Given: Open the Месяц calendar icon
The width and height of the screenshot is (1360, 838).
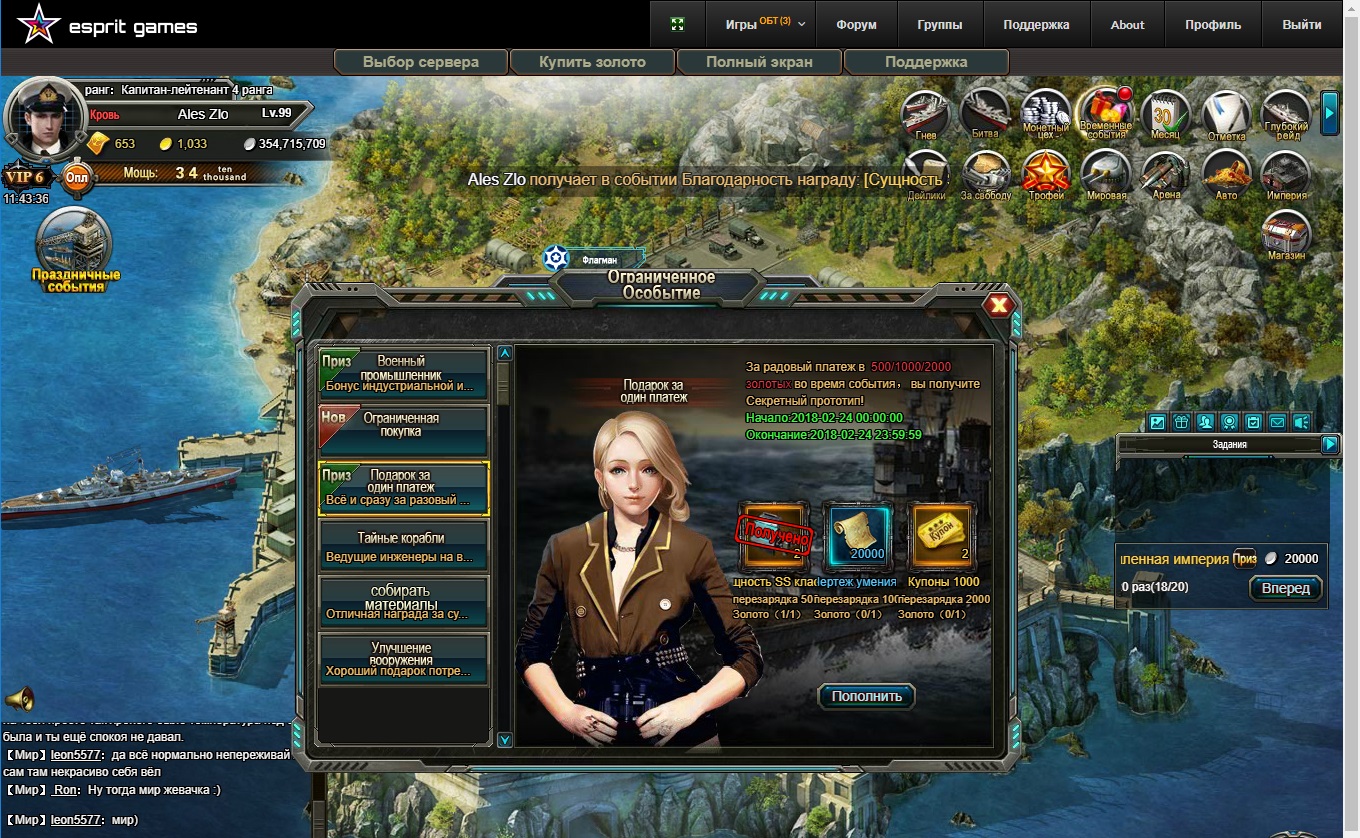Looking at the screenshot, I should (1165, 113).
